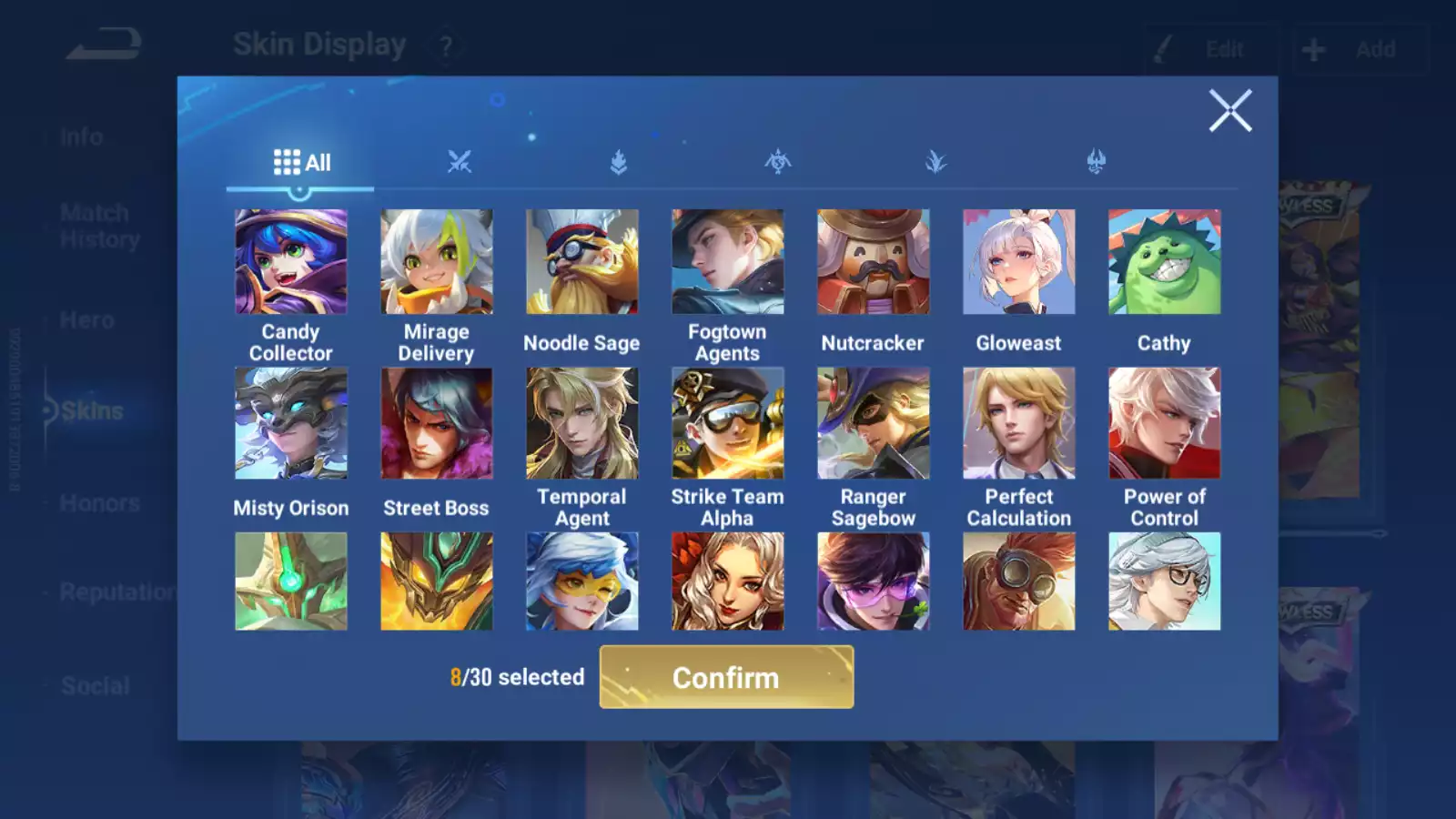Viewport: 1456px width, 819px height.
Task: Select the Fogtown Agents skin
Action: coord(728,262)
